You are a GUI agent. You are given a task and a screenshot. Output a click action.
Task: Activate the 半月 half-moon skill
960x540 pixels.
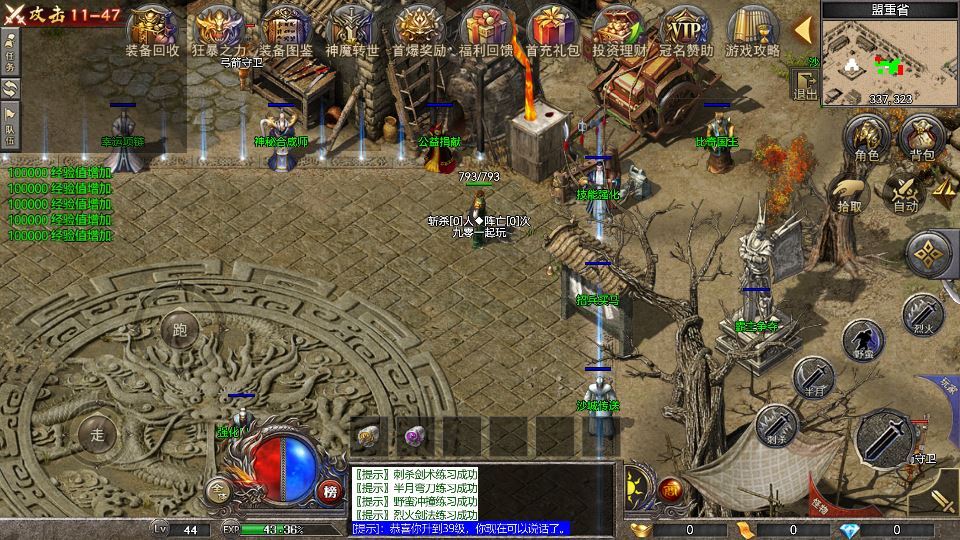[813, 377]
